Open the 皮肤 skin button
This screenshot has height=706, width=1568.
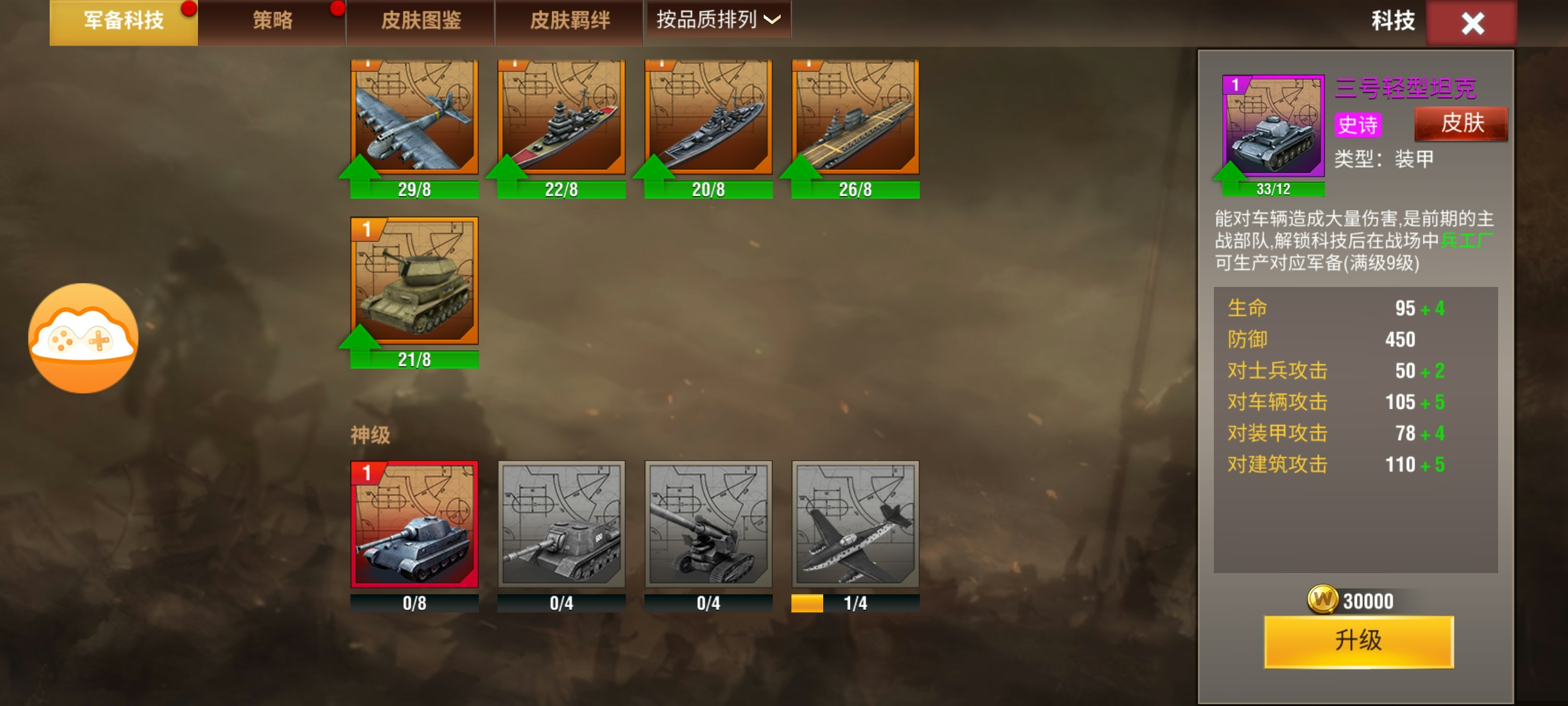[x=1462, y=124]
